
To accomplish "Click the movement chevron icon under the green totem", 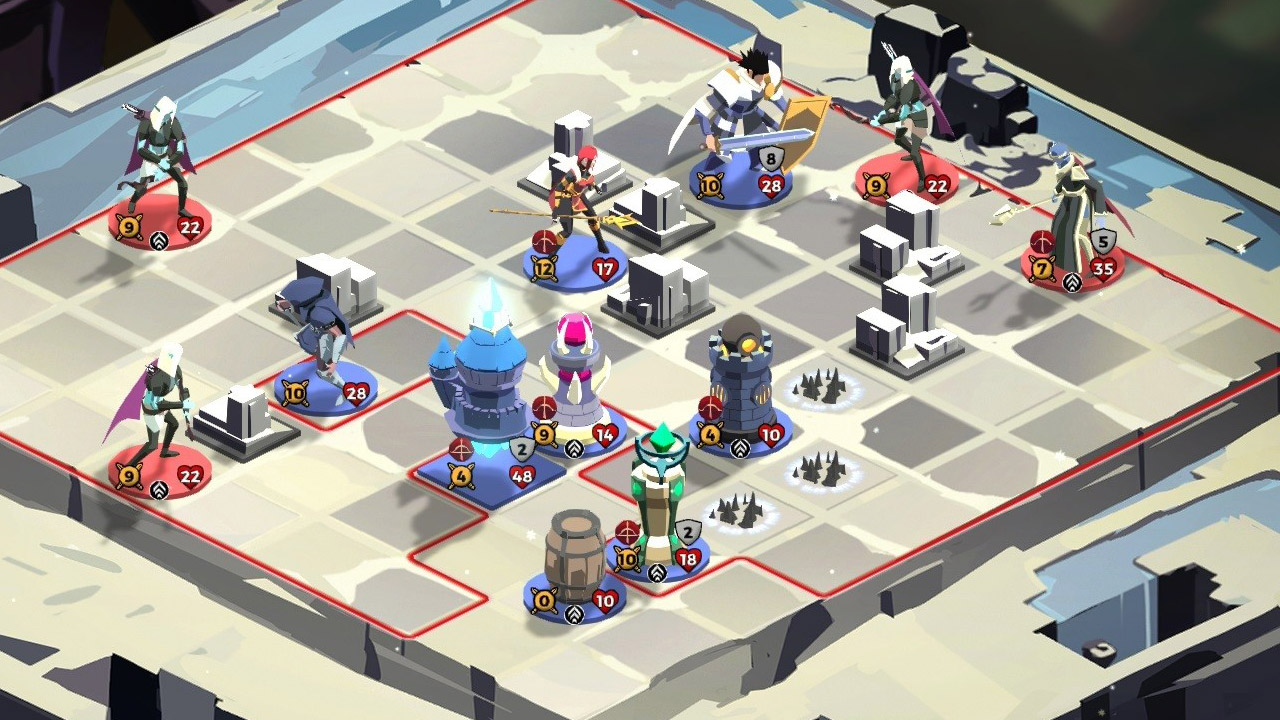I will coord(656,572).
